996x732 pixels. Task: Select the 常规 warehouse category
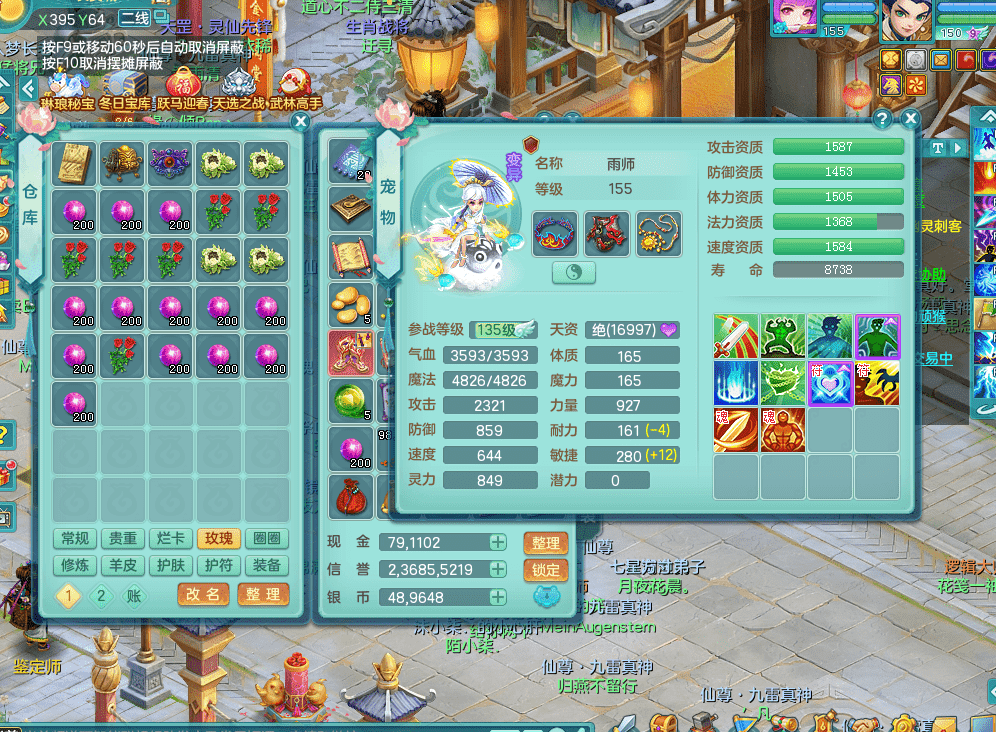(75, 539)
